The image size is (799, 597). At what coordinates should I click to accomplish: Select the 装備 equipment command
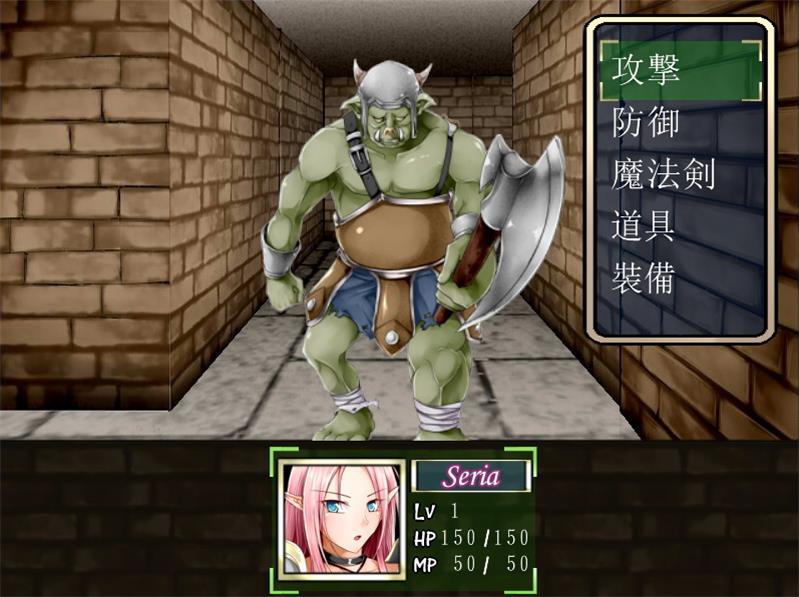(646, 278)
